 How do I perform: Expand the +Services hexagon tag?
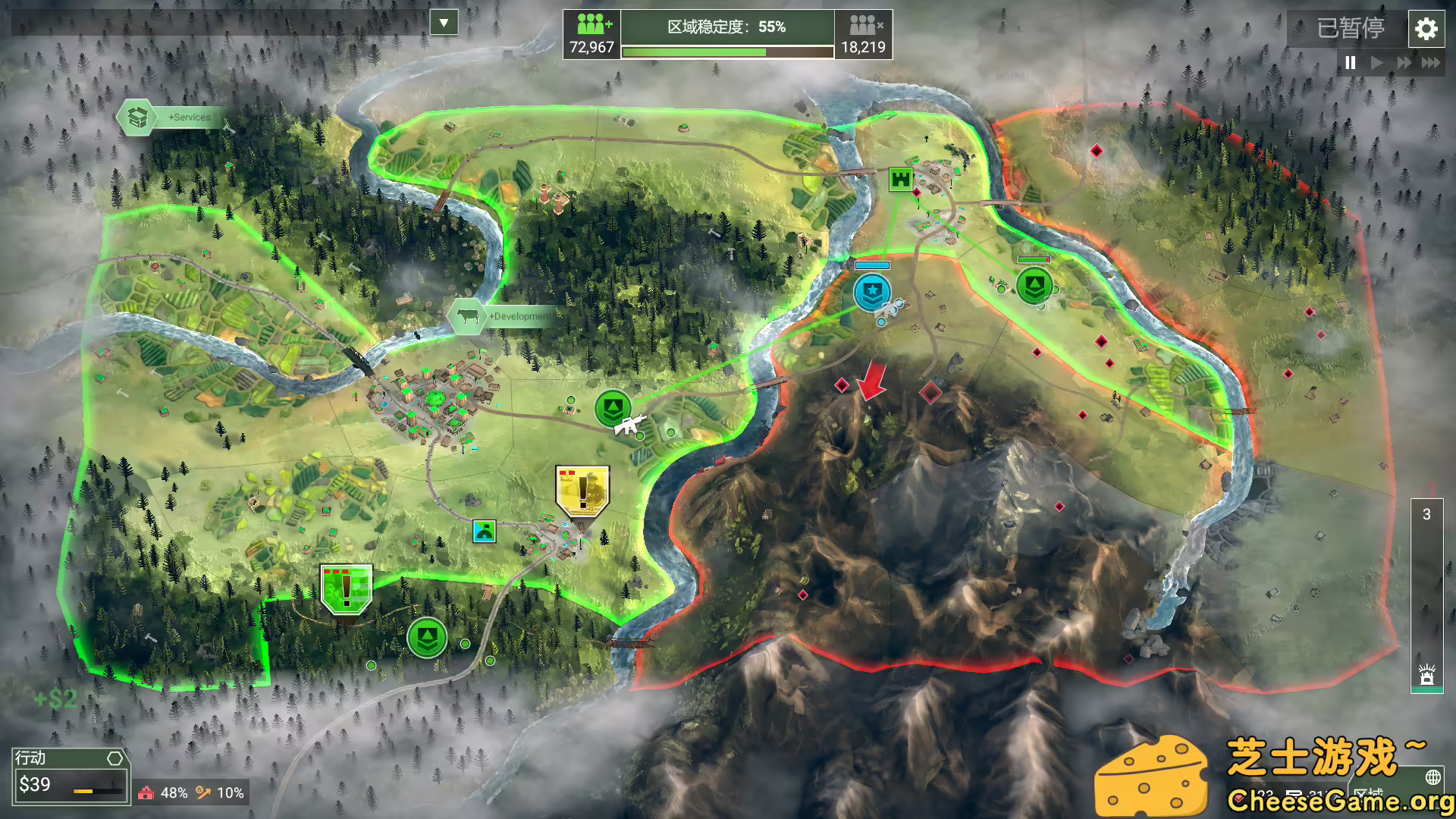137,118
